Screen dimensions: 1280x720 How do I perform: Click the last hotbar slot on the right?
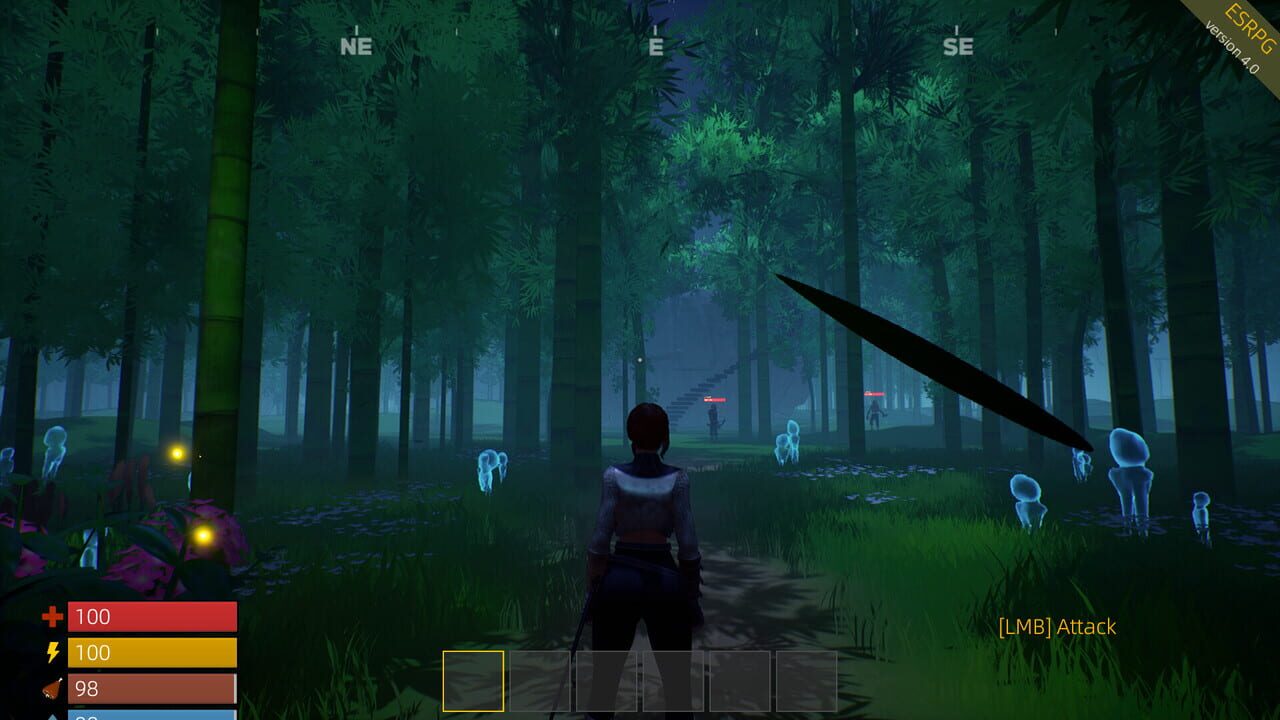coord(809,679)
